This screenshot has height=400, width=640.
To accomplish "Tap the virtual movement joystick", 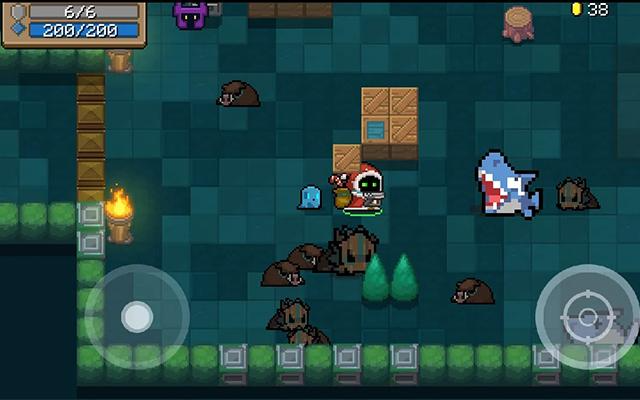I will (x=137, y=317).
